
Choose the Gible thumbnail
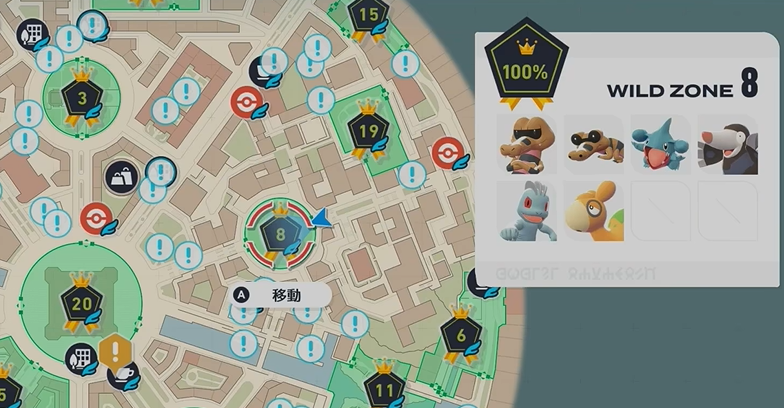pos(660,146)
